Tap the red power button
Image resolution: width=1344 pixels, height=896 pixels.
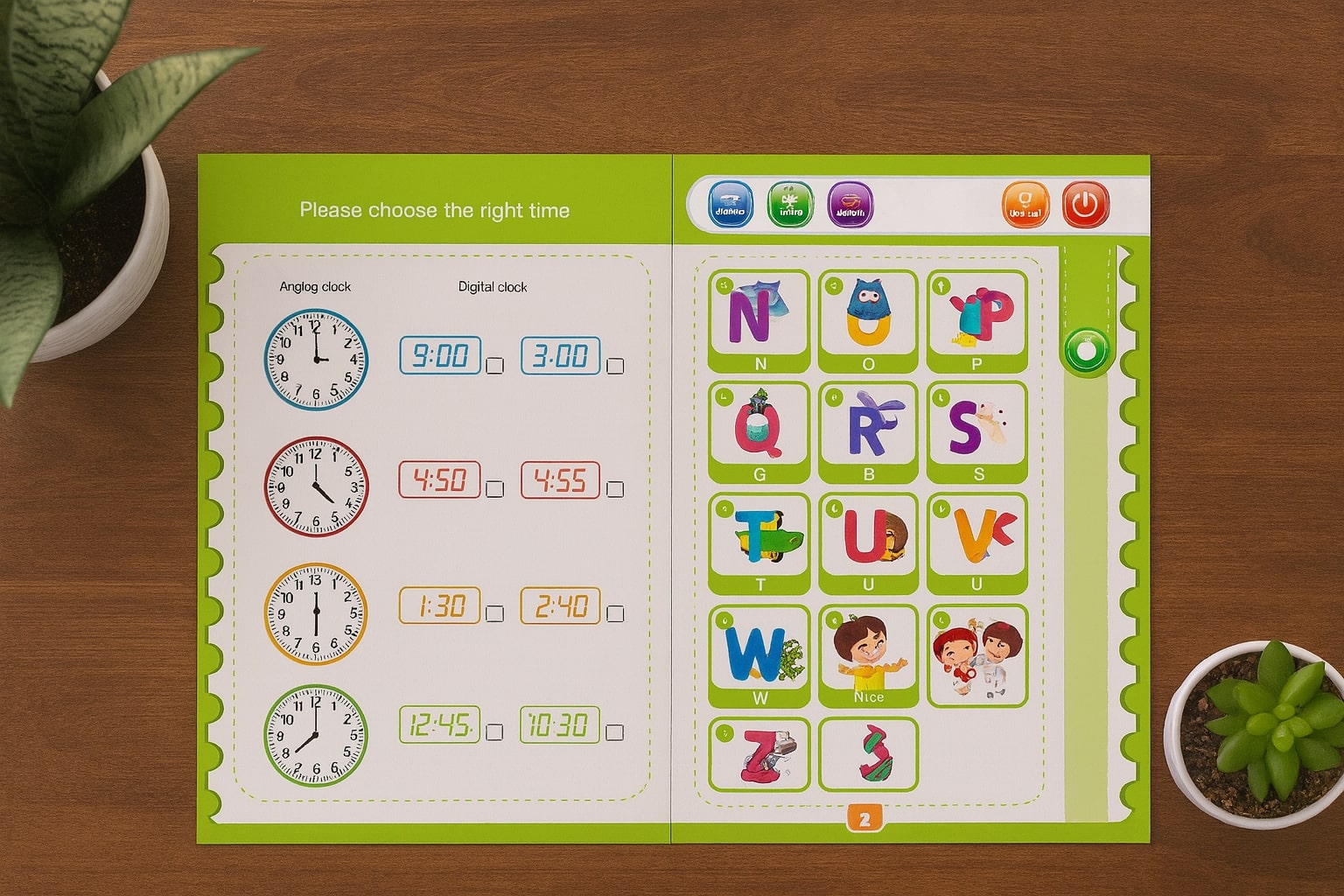[1085, 206]
